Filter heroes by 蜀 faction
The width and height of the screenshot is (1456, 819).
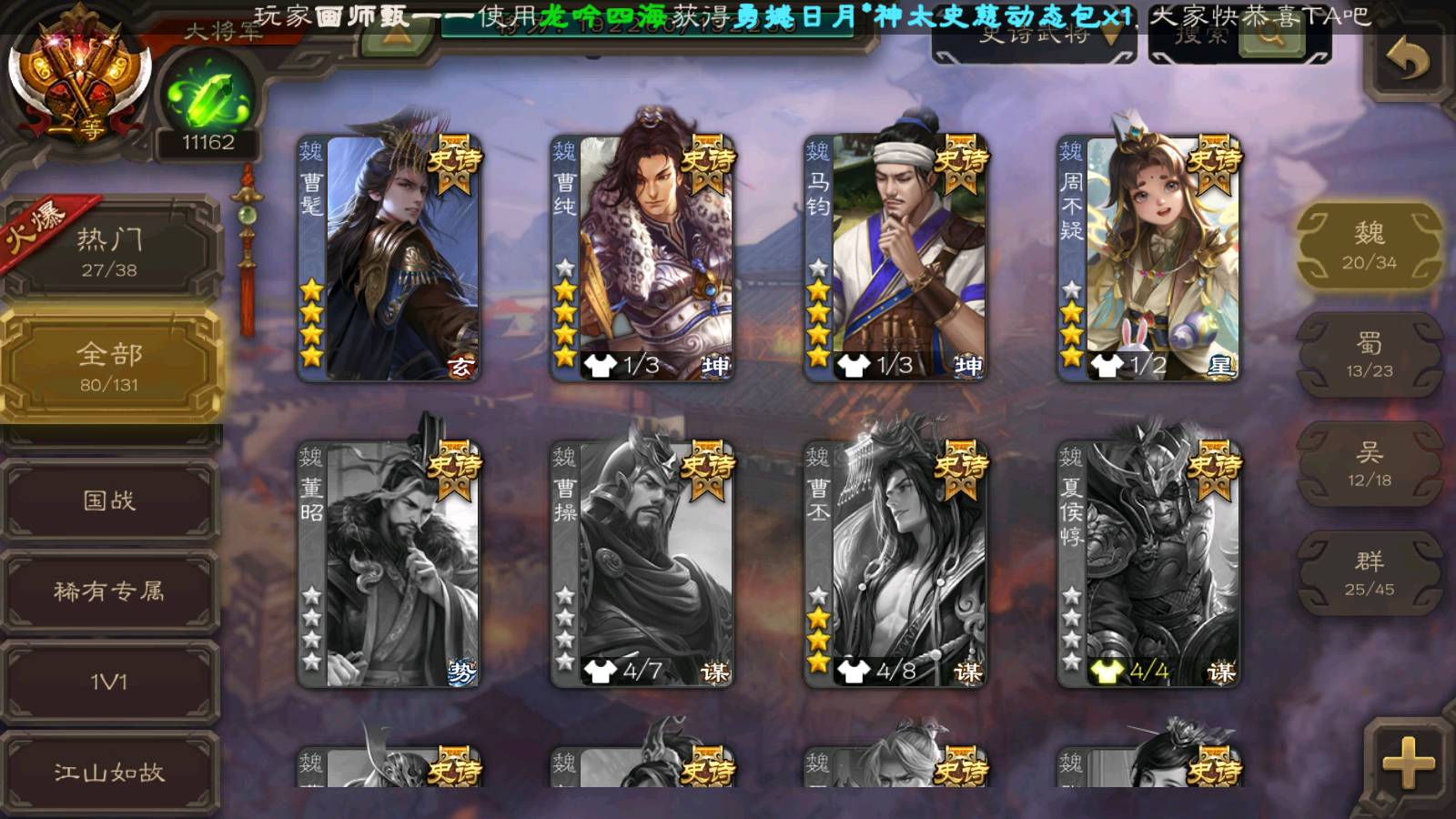click(1369, 355)
